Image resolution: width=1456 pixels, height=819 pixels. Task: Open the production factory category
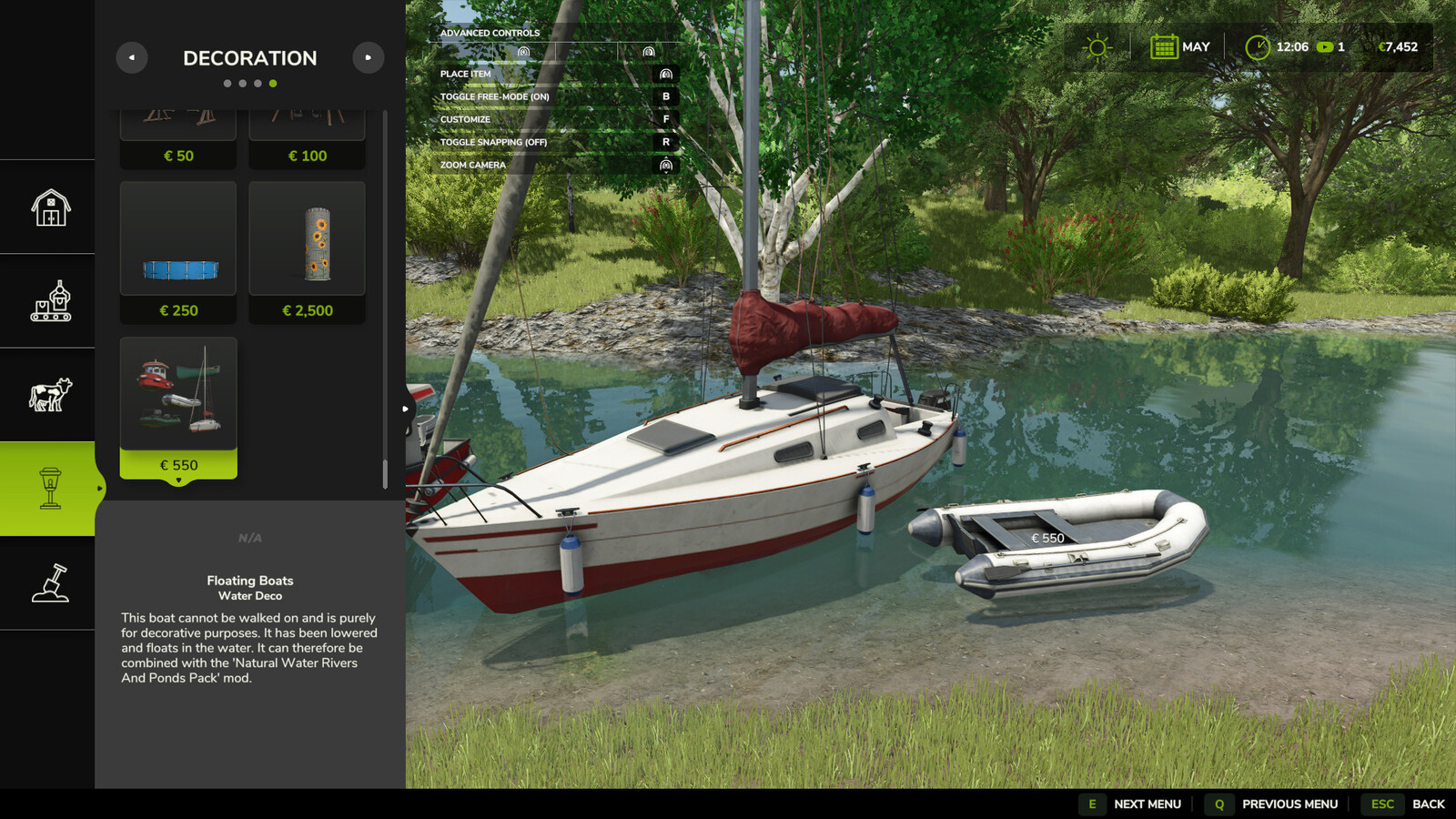coord(50,301)
